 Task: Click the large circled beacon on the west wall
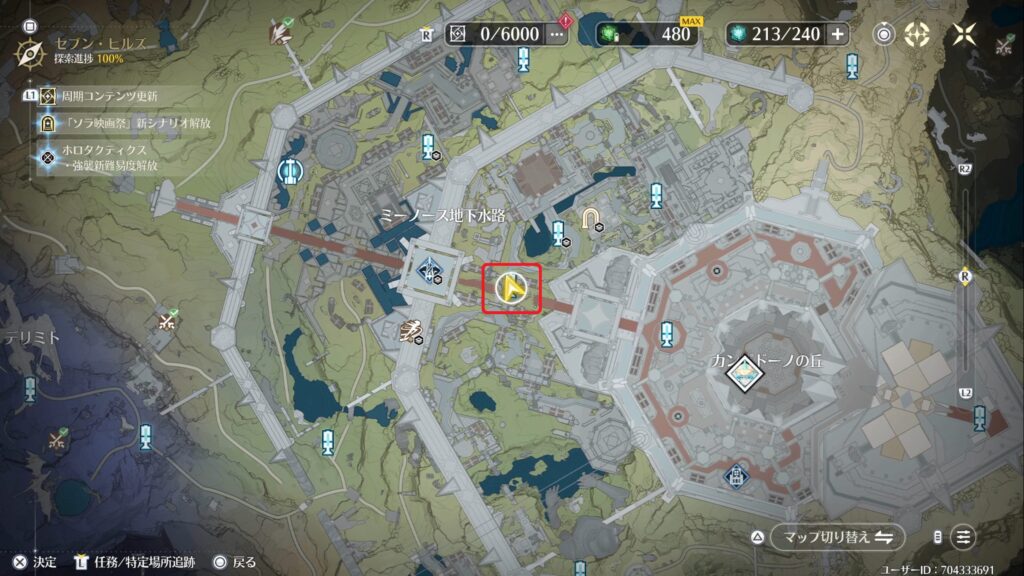point(289,172)
